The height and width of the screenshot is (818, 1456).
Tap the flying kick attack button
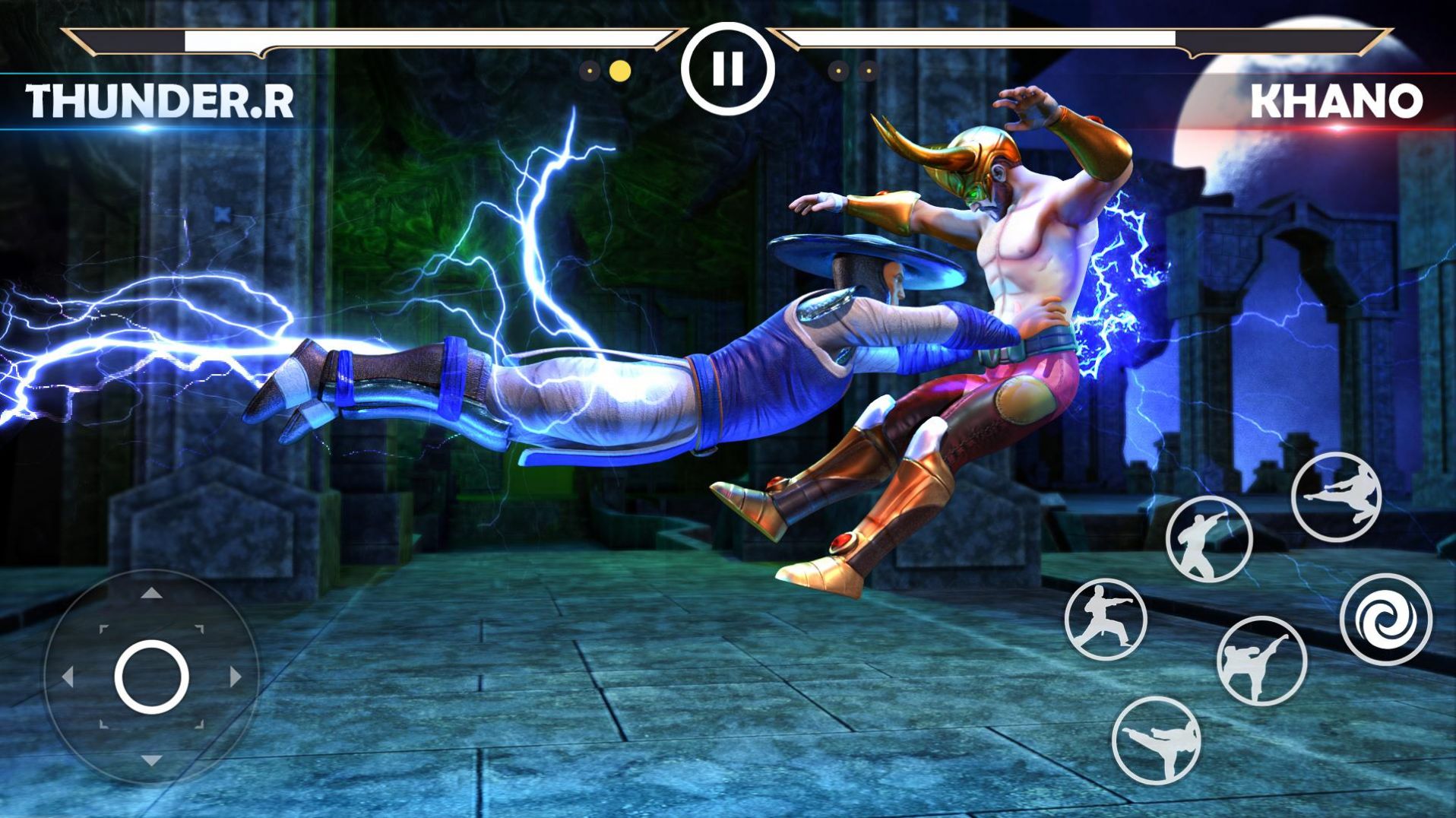click(x=1336, y=497)
